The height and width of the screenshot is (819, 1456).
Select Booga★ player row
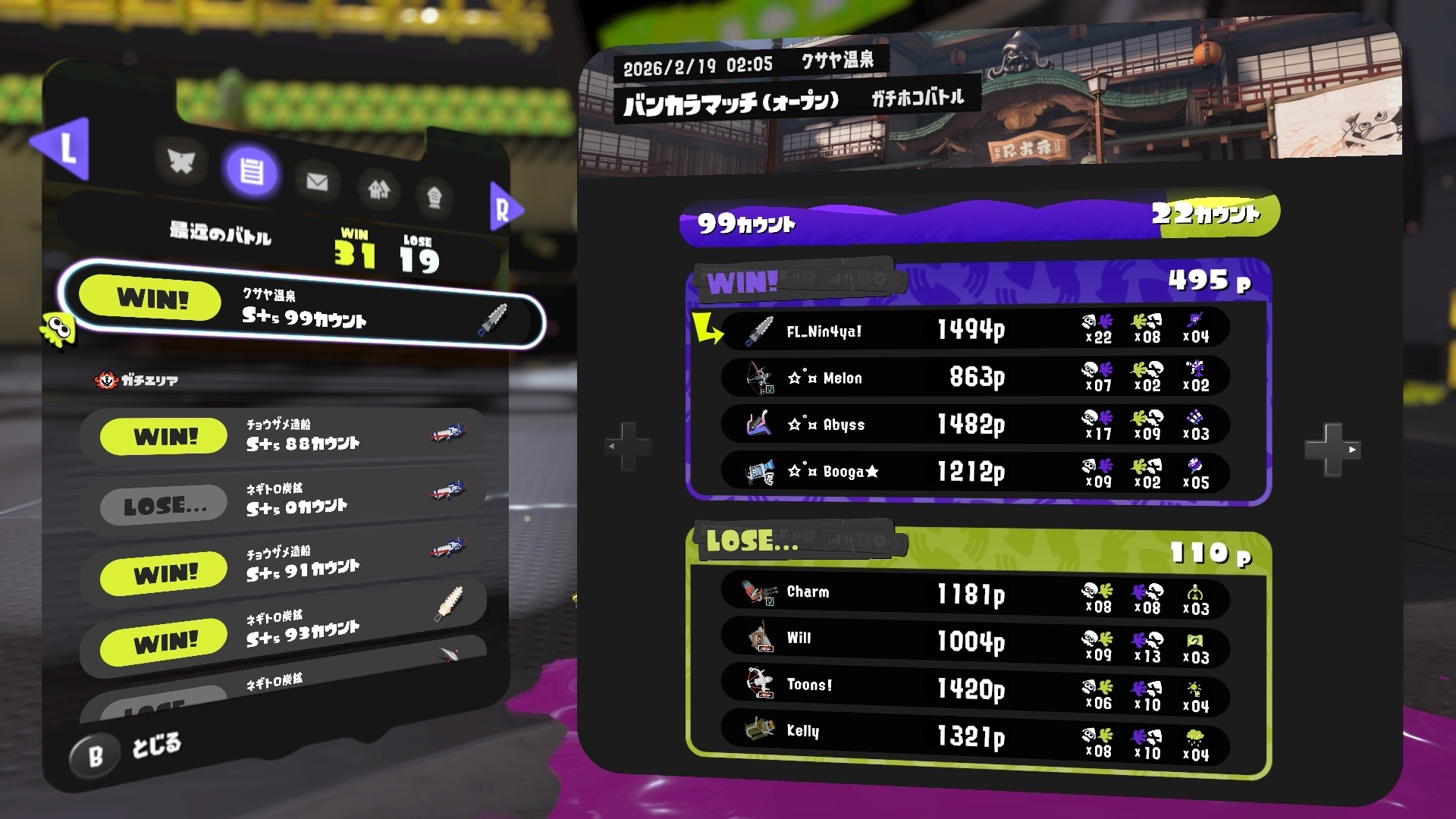(974, 472)
